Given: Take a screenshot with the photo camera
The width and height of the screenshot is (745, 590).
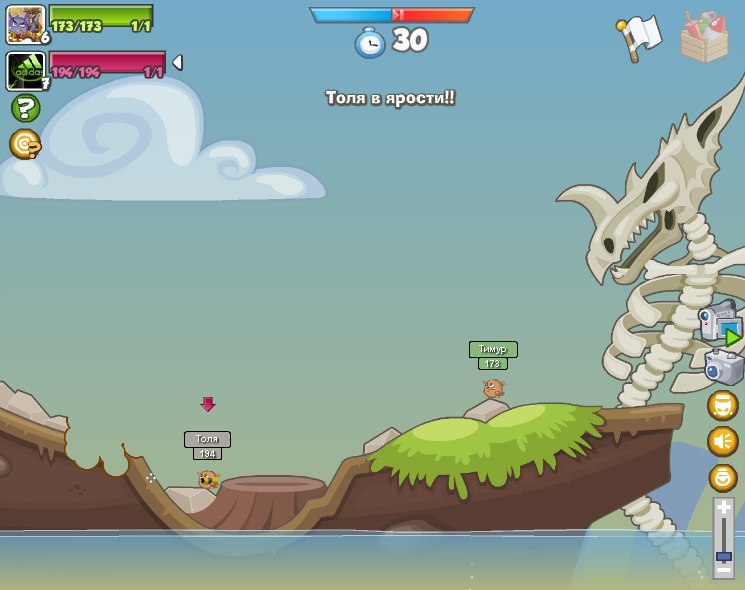Looking at the screenshot, I should point(723,367).
